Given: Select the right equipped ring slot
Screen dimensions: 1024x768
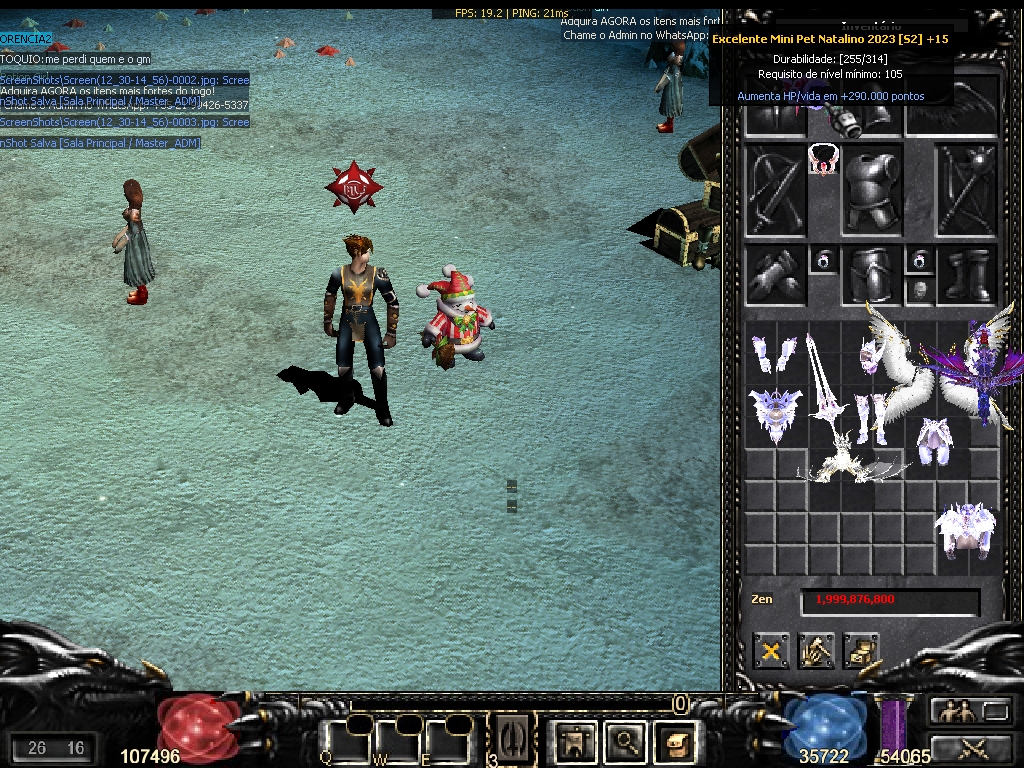Looking at the screenshot, I should (919, 261).
